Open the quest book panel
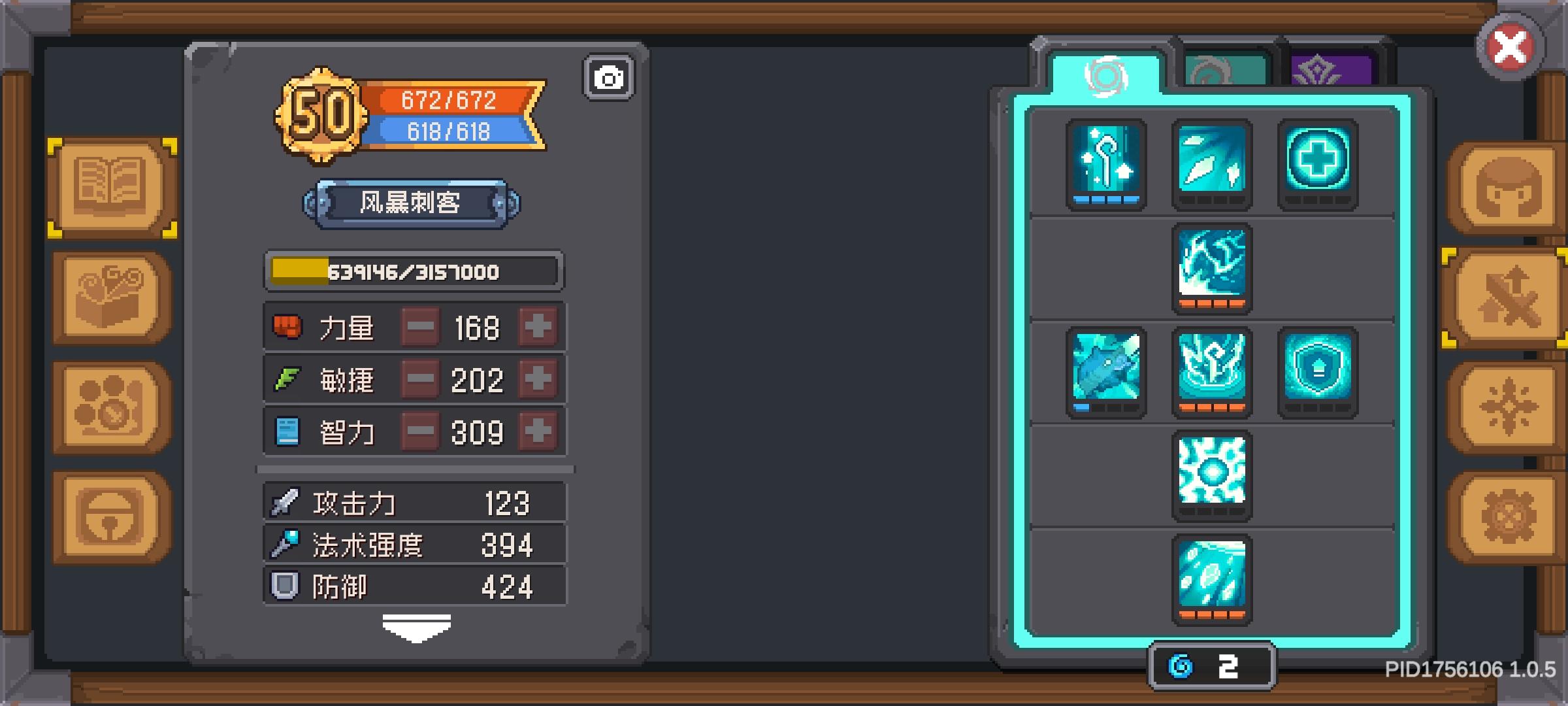Image resolution: width=1568 pixels, height=706 pixels. click(x=111, y=186)
